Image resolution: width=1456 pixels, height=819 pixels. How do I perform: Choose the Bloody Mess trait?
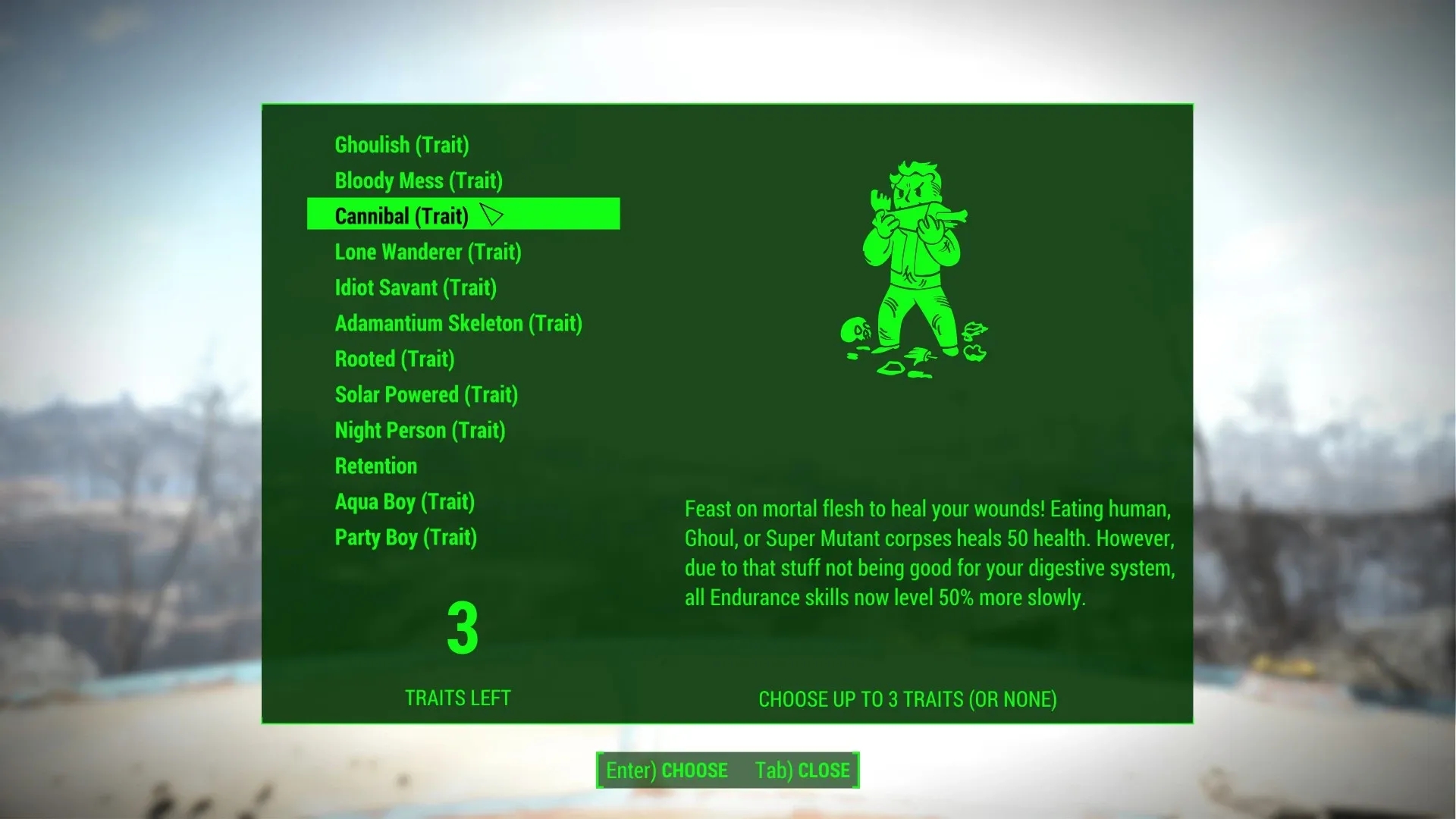(x=419, y=180)
